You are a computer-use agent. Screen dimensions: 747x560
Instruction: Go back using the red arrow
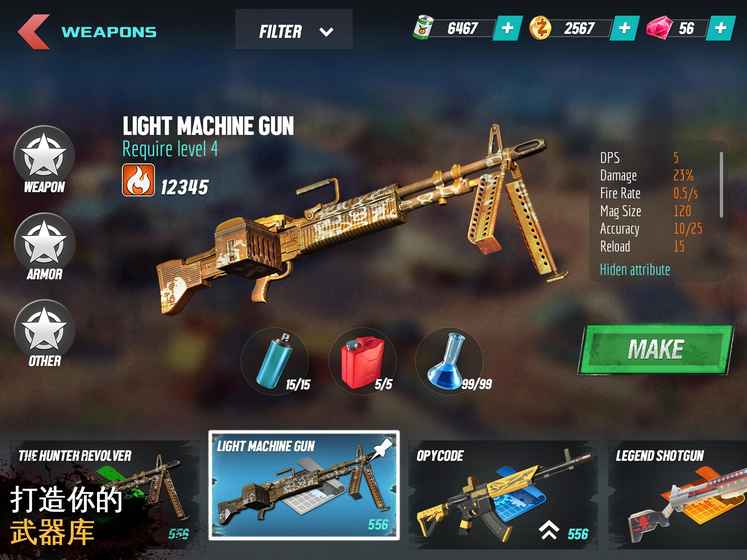click(x=33, y=31)
